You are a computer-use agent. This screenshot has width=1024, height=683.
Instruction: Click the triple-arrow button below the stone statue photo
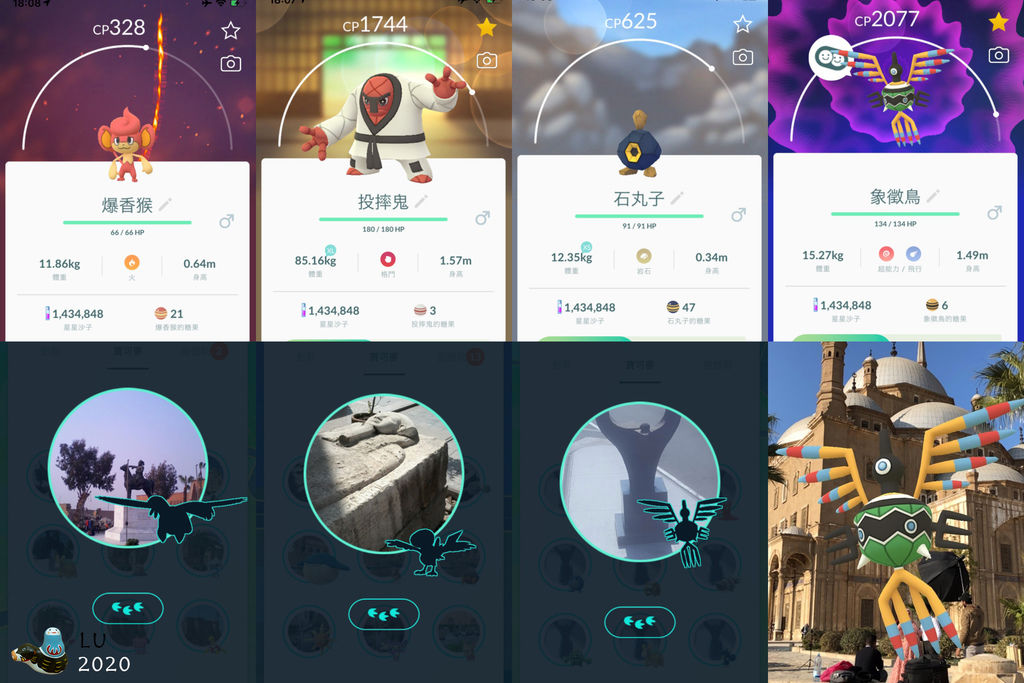(383, 613)
